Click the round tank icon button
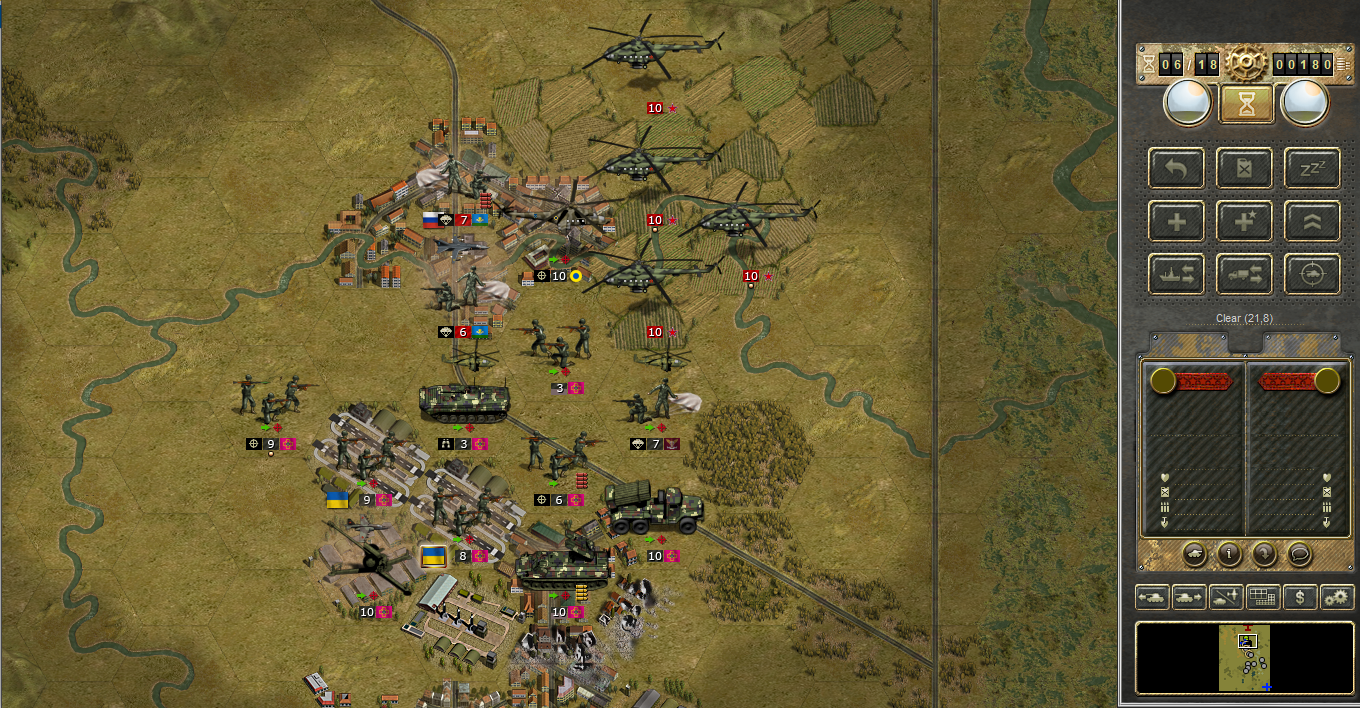The image size is (1360, 708). tap(1194, 553)
